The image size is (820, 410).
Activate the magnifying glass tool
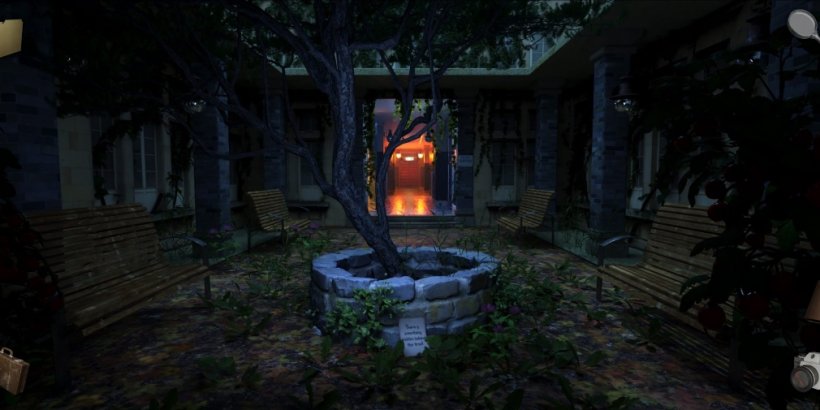[802, 24]
